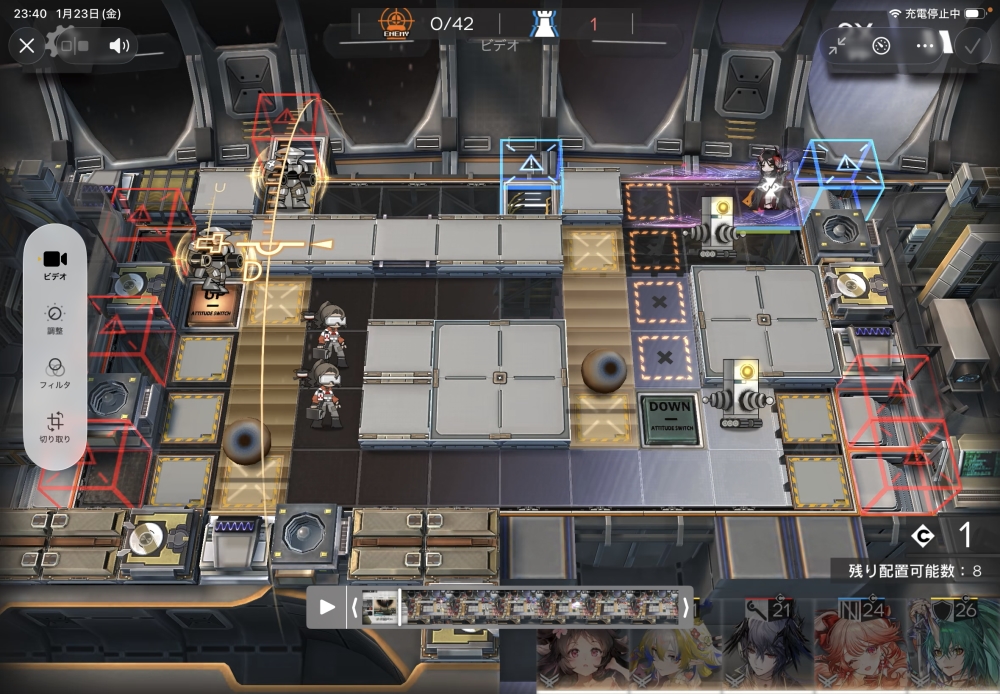Choose the 切り取り crop tool

56,427
